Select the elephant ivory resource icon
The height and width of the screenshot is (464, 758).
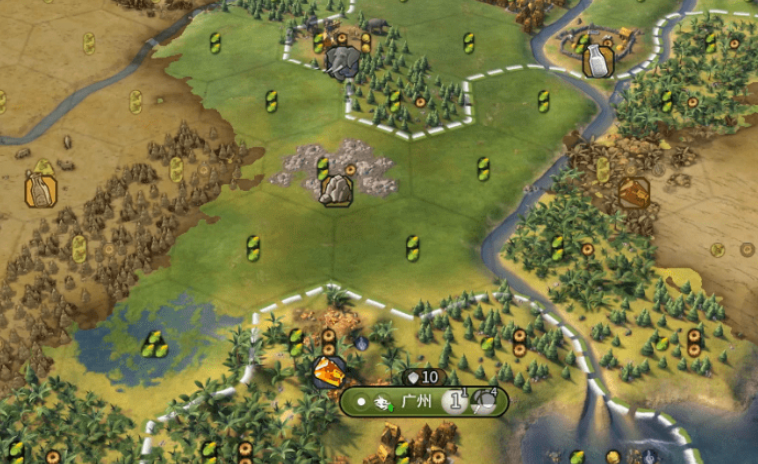(x=342, y=63)
